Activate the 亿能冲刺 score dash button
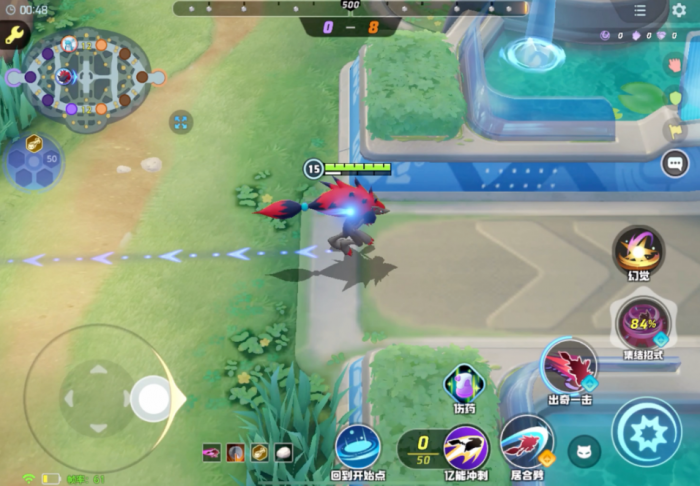The width and height of the screenshot is (700, 486). (465, 446)
